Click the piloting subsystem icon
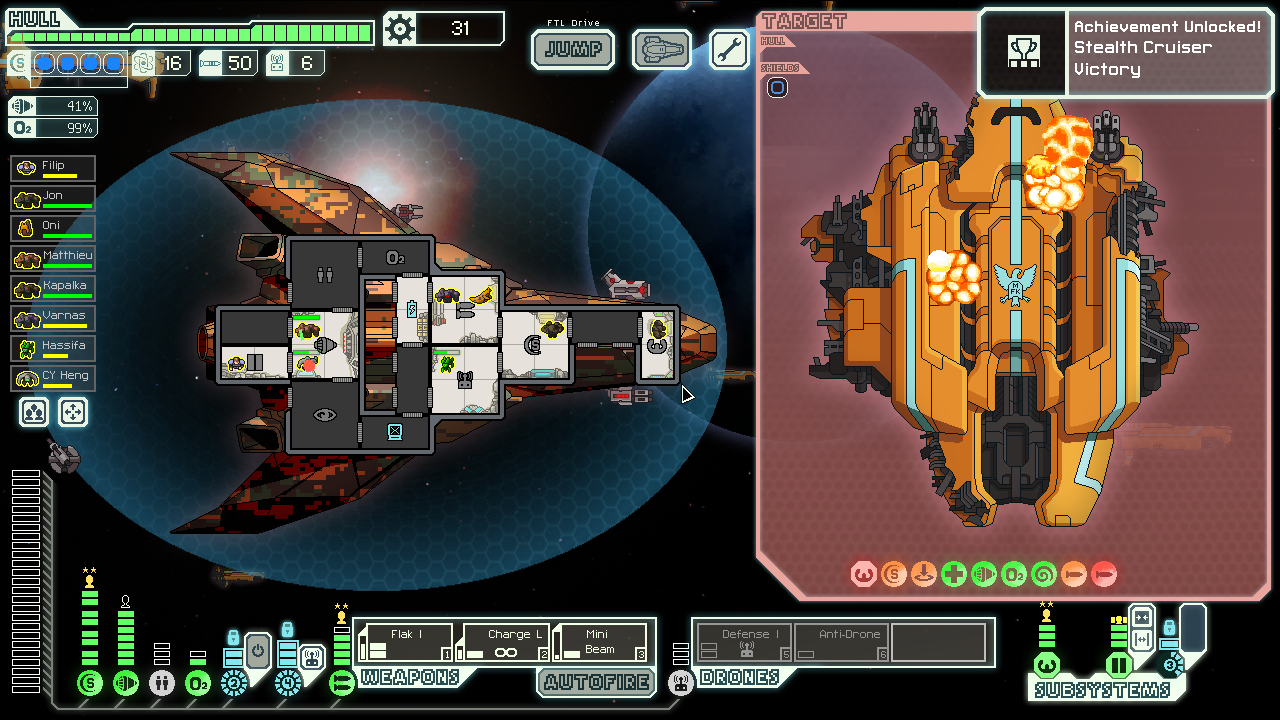 (1046, 664)
